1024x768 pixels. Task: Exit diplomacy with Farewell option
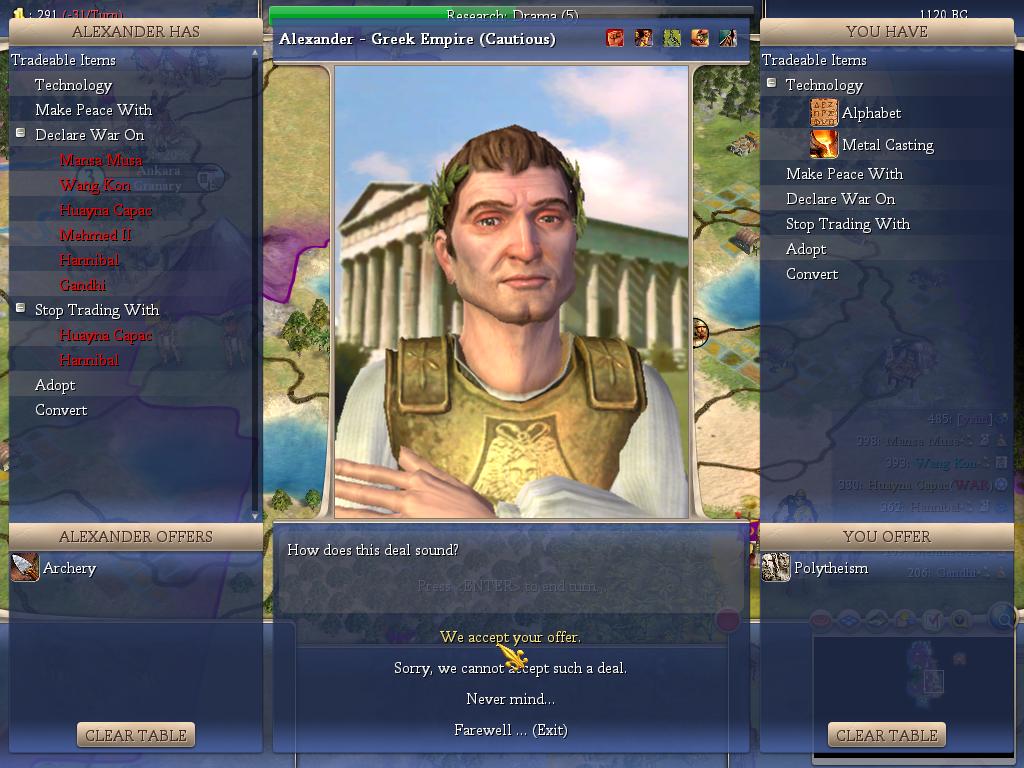[x=510, y=730]
